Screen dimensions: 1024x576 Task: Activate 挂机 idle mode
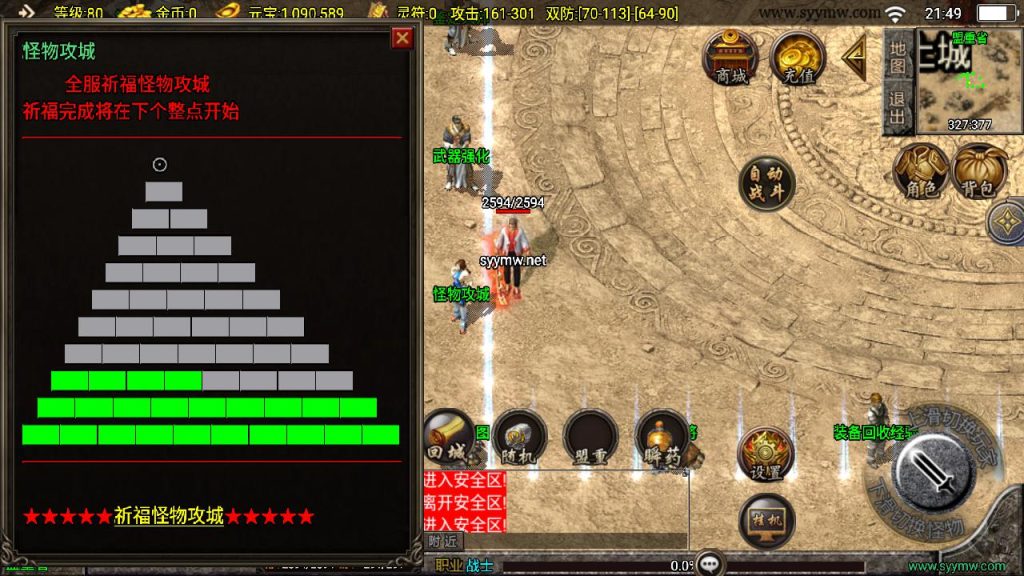click(765, 521)
